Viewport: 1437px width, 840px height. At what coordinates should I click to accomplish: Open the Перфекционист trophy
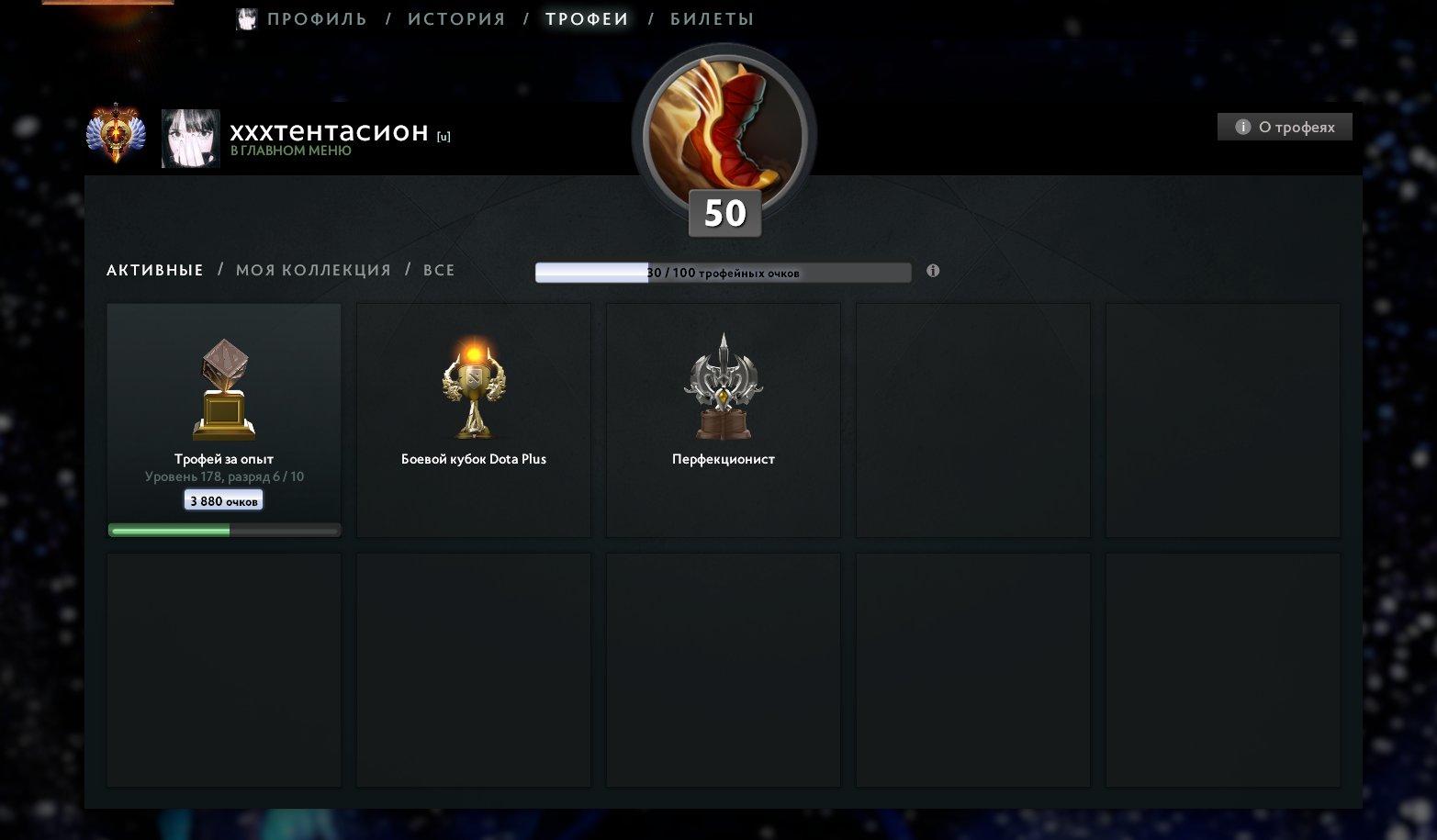pyautogui.click(x=723, y=386)
